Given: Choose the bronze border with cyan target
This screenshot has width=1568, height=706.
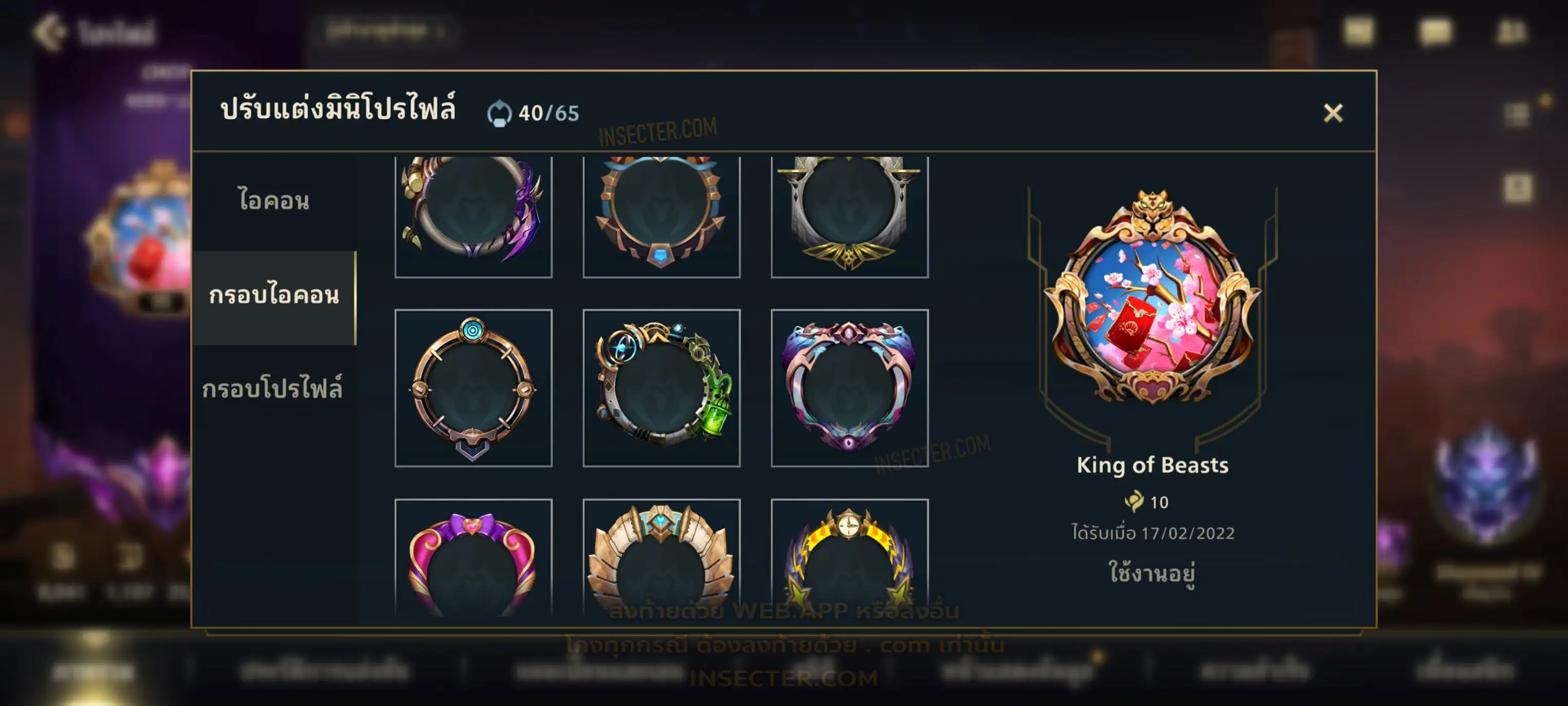Looking at the screenshot, I should coord(473,388).
